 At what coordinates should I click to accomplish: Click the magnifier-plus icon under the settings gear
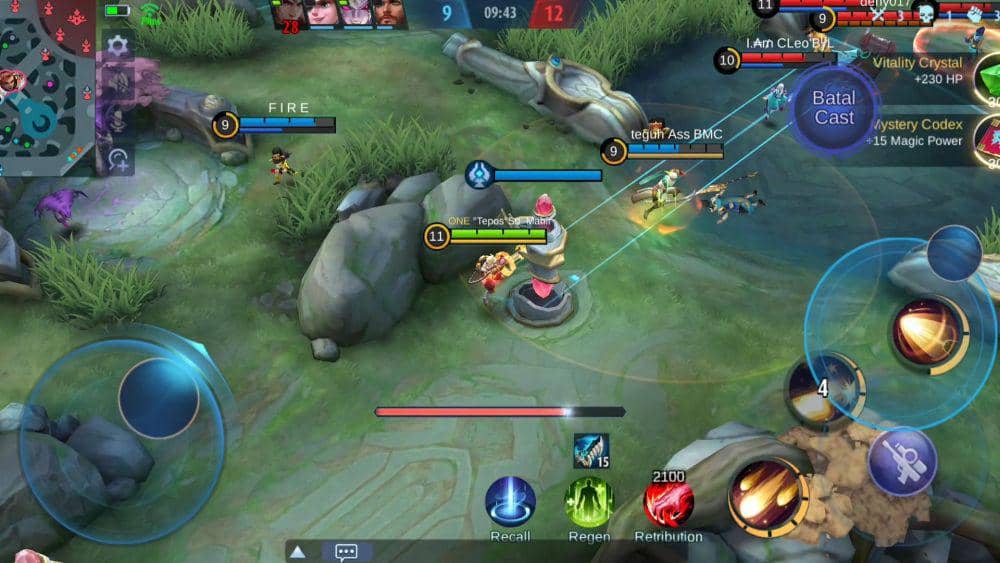coord(118,158)
